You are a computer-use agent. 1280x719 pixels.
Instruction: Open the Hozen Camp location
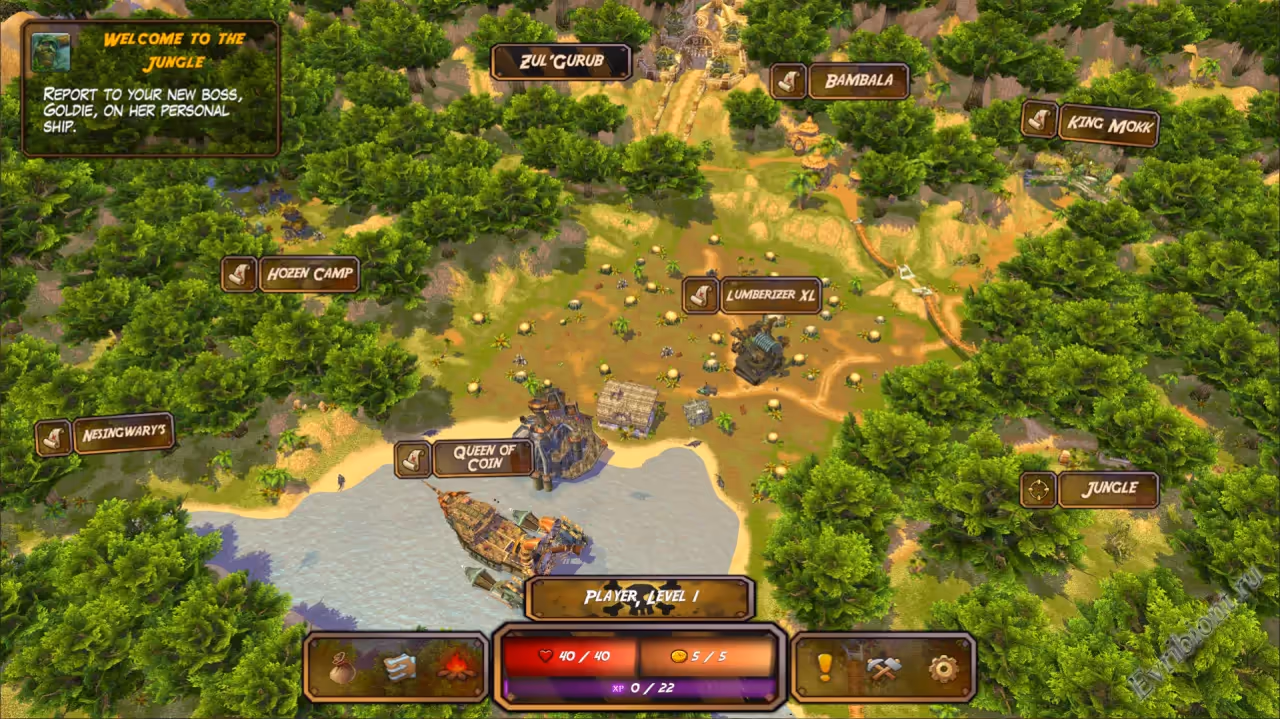[x=308, y=274]
